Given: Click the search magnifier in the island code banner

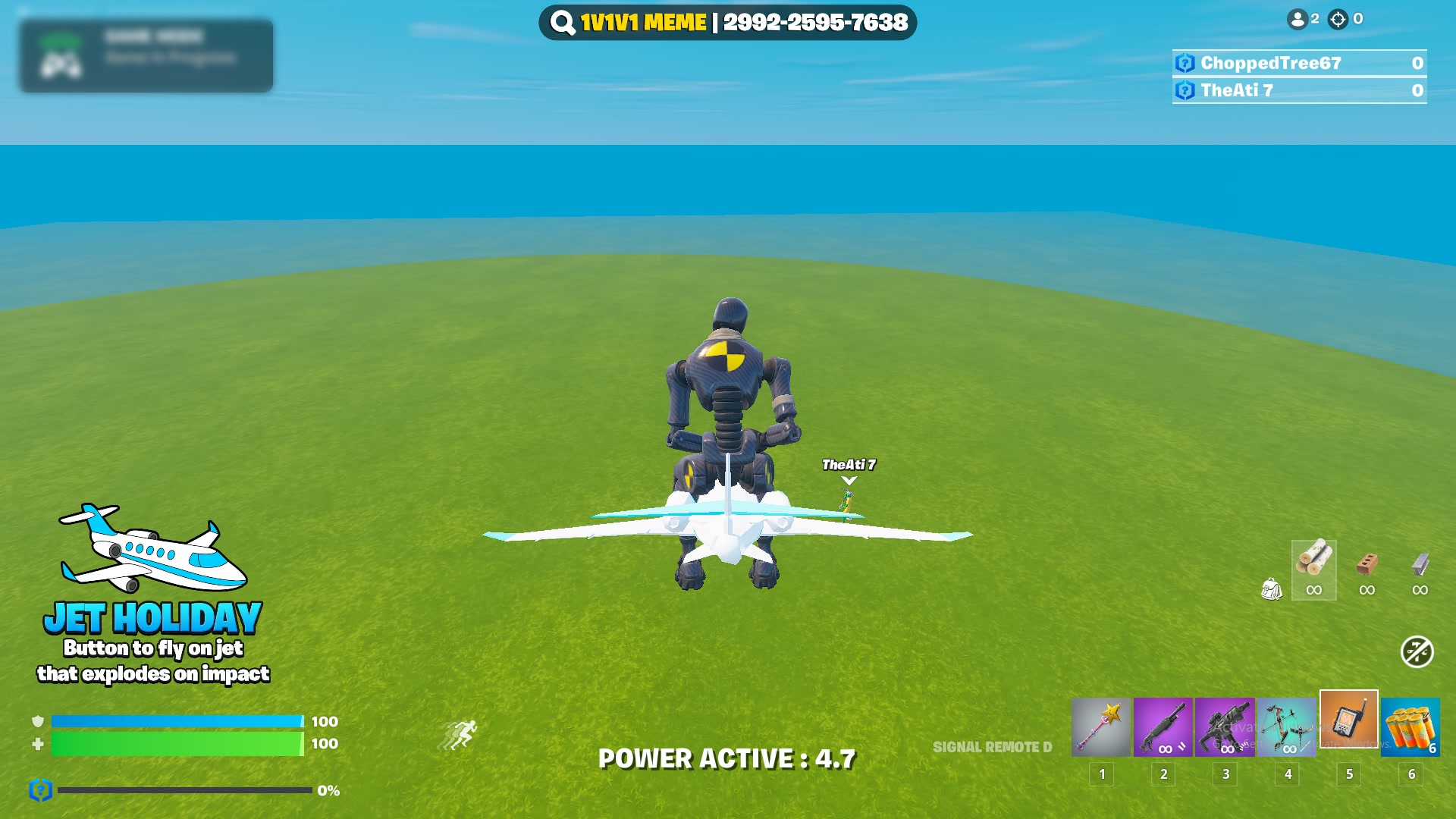Looking at the screenshot, I should tap(561, 23).
